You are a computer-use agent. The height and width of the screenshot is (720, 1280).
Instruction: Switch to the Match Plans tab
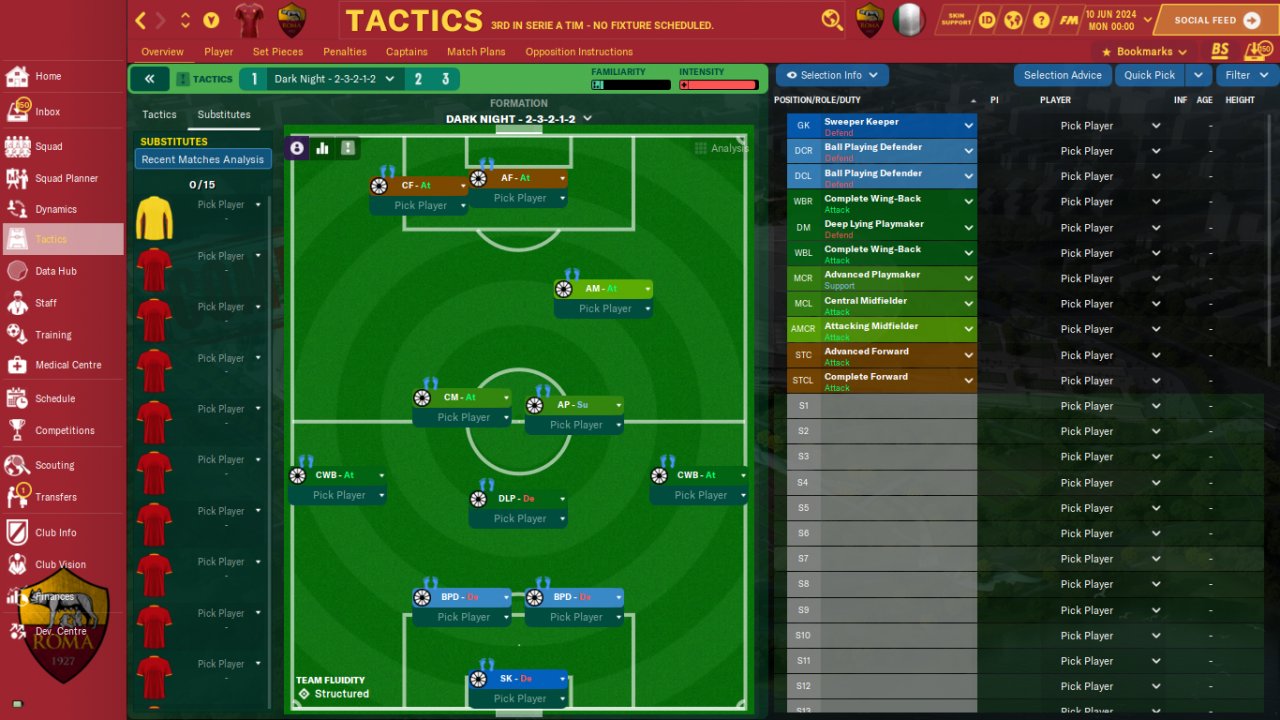pos(476,52)
